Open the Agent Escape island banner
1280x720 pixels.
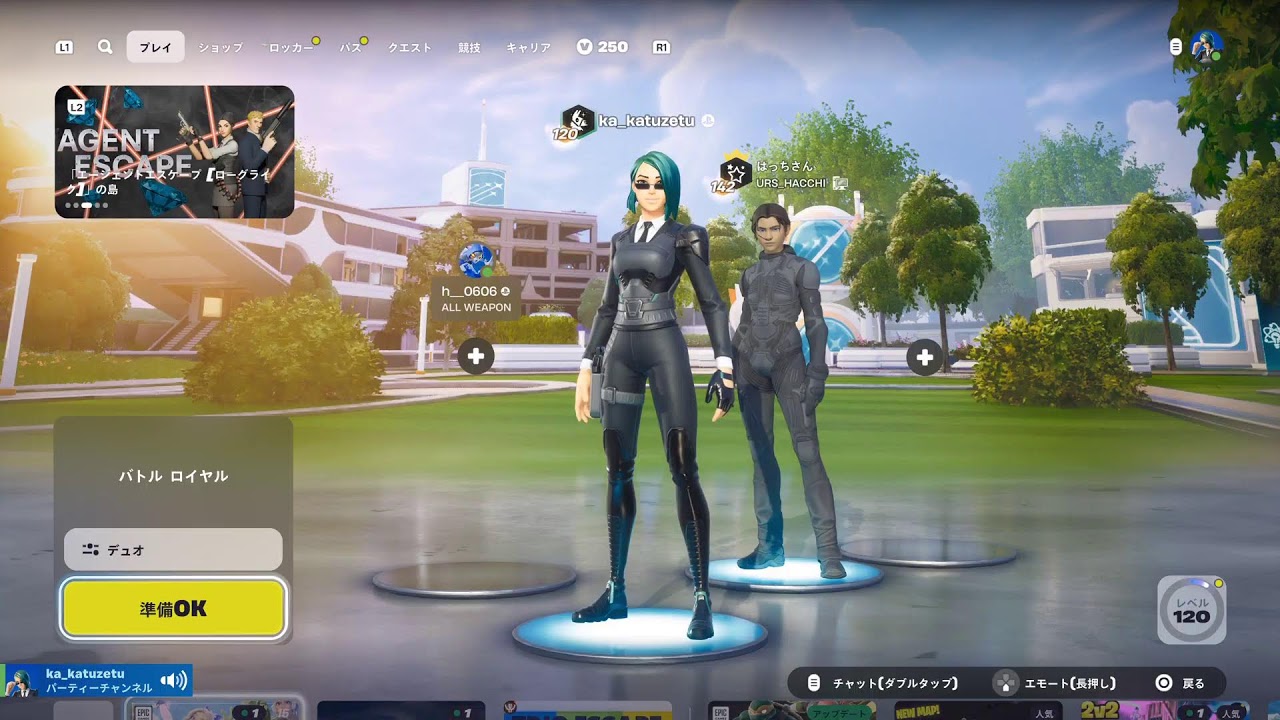pyautogui.click(x=174, y=152)
